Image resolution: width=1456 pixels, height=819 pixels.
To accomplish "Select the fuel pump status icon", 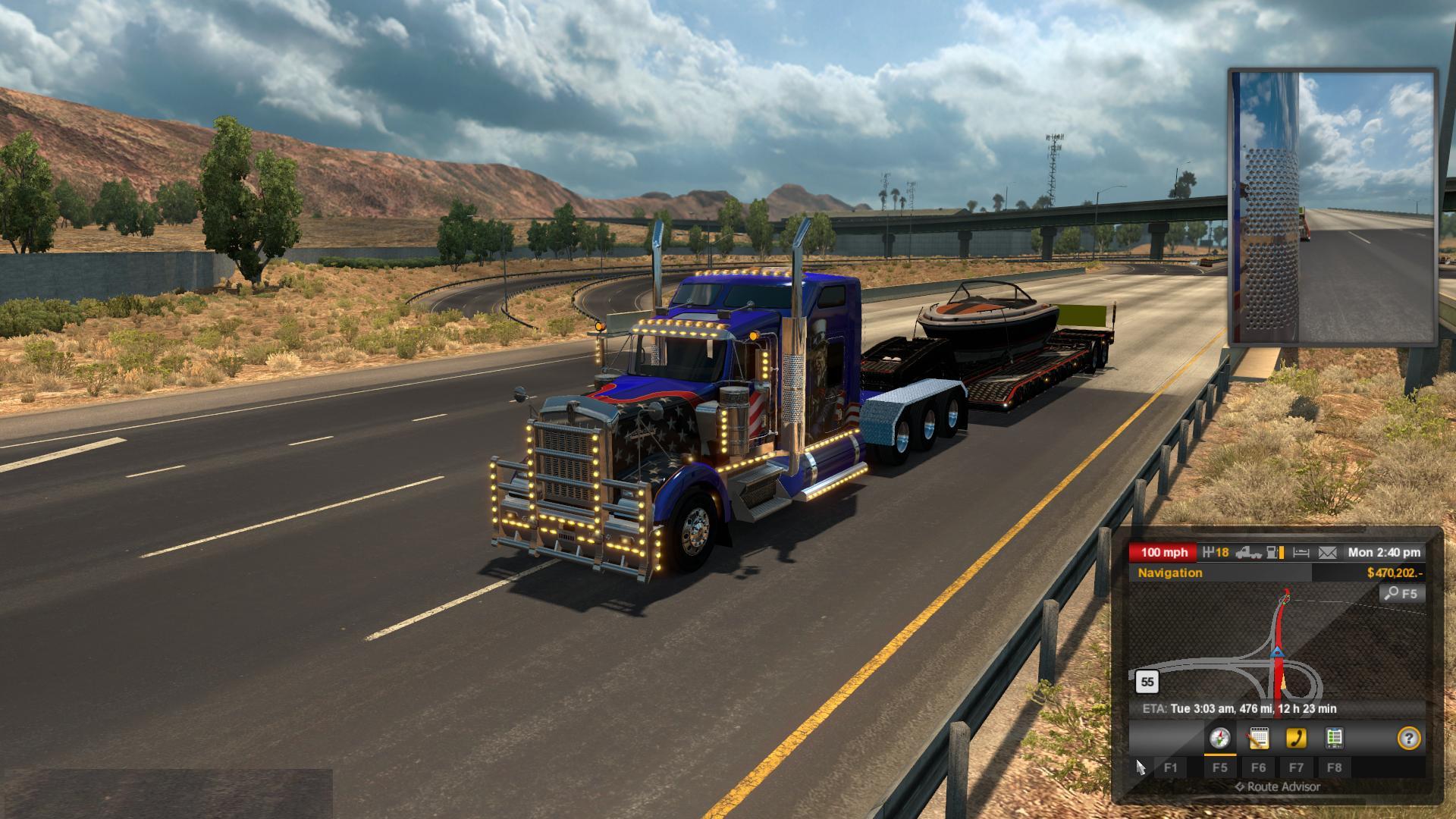I will (1277, 553).
